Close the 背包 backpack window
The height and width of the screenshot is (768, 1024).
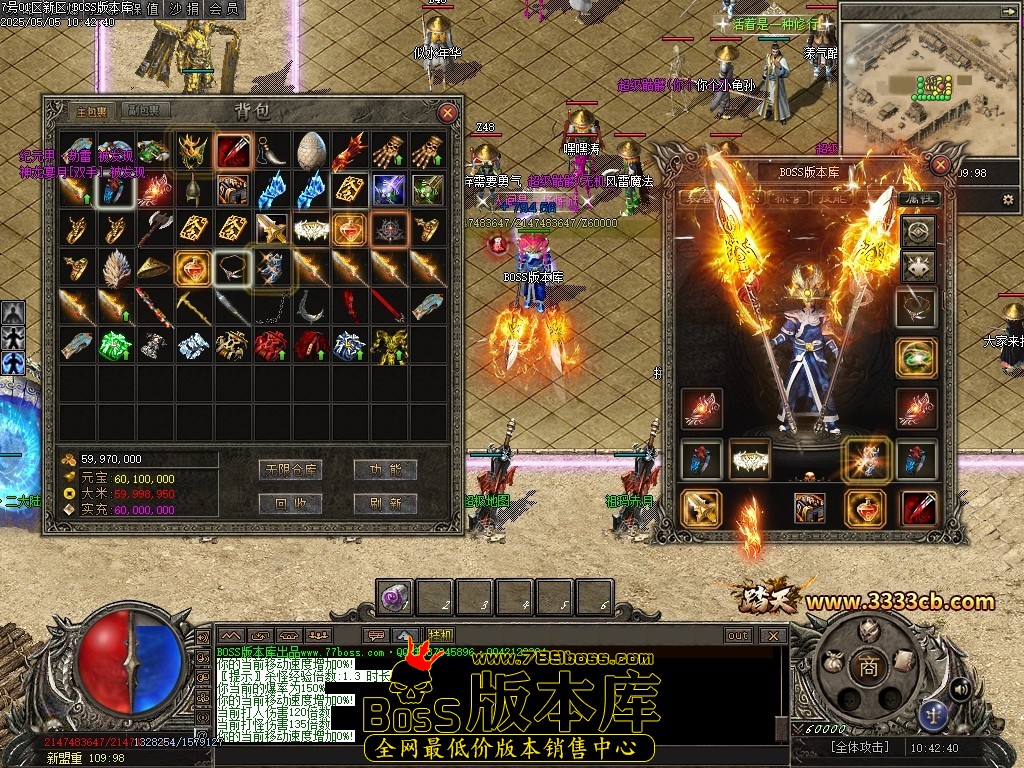(x=448, y=113)
